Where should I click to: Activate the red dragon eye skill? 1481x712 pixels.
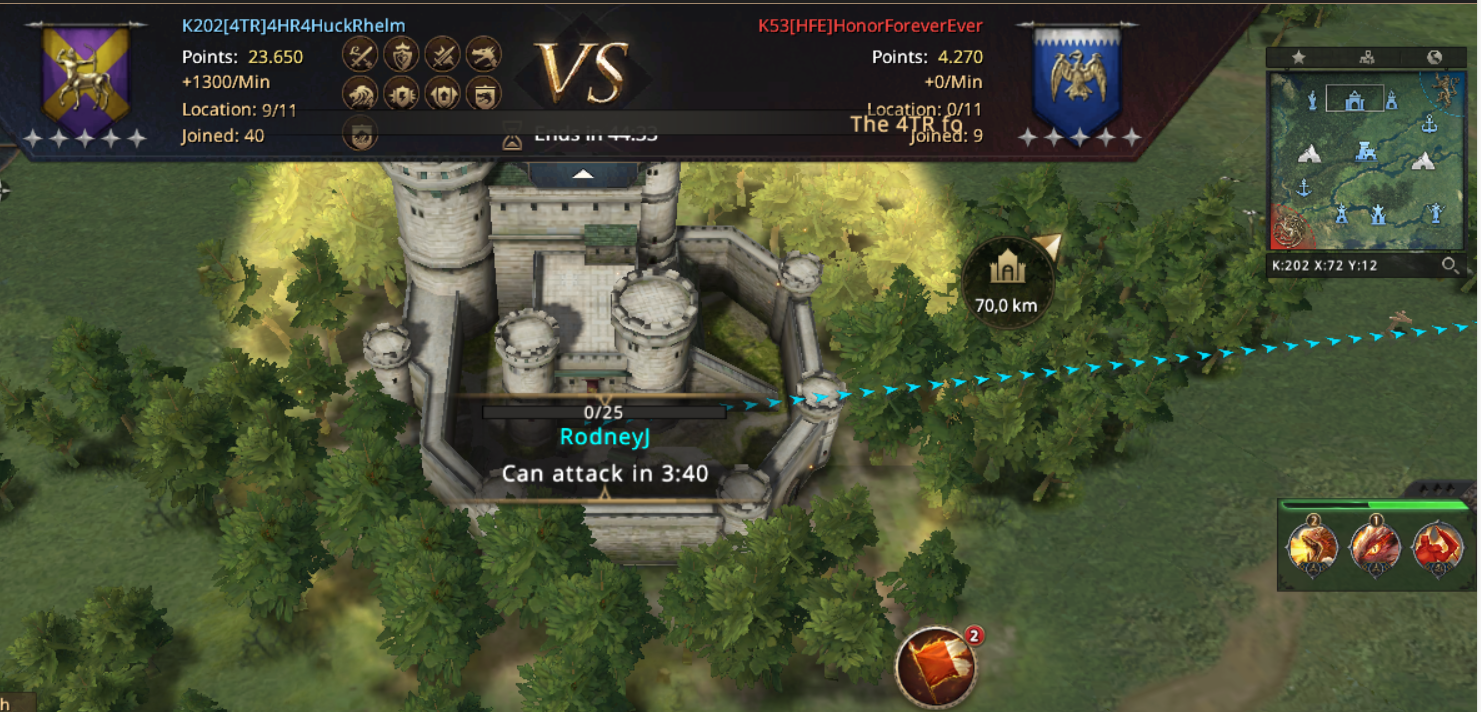pos(1373,548)
